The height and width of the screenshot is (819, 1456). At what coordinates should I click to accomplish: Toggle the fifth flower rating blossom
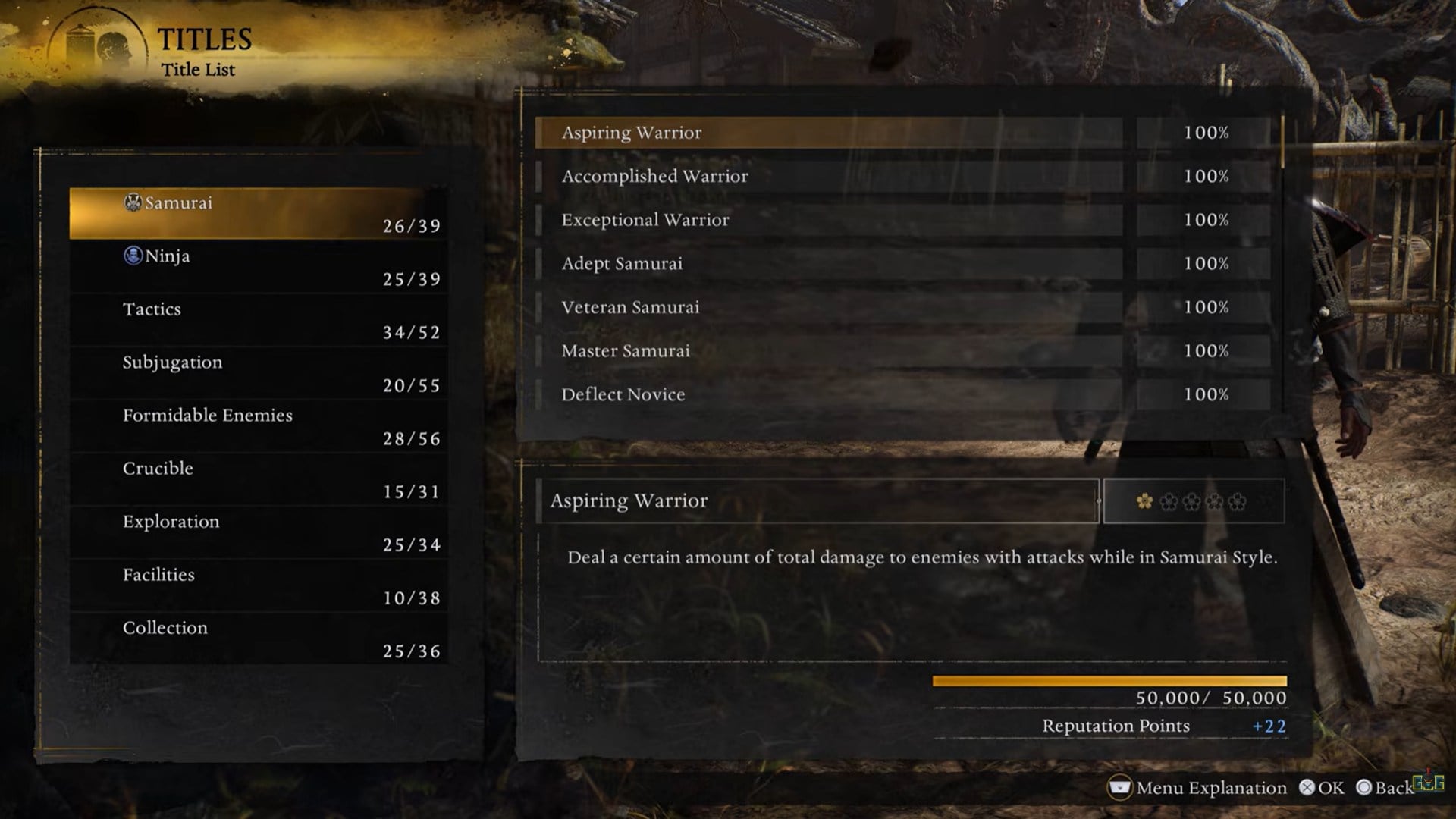pos(1237,500)
